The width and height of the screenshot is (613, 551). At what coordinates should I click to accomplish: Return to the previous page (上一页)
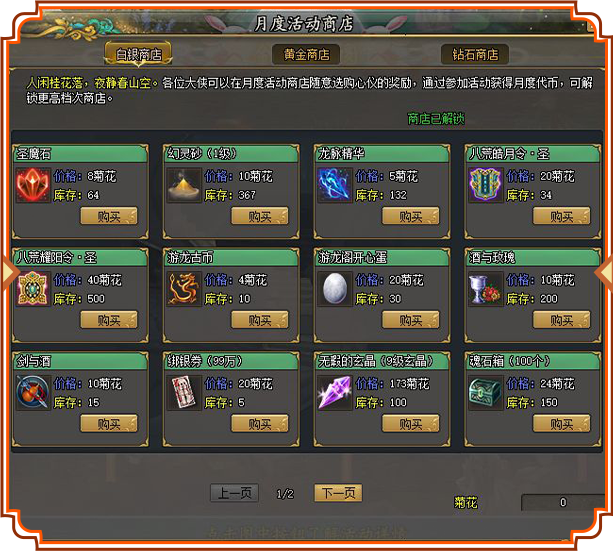[234, 493]
